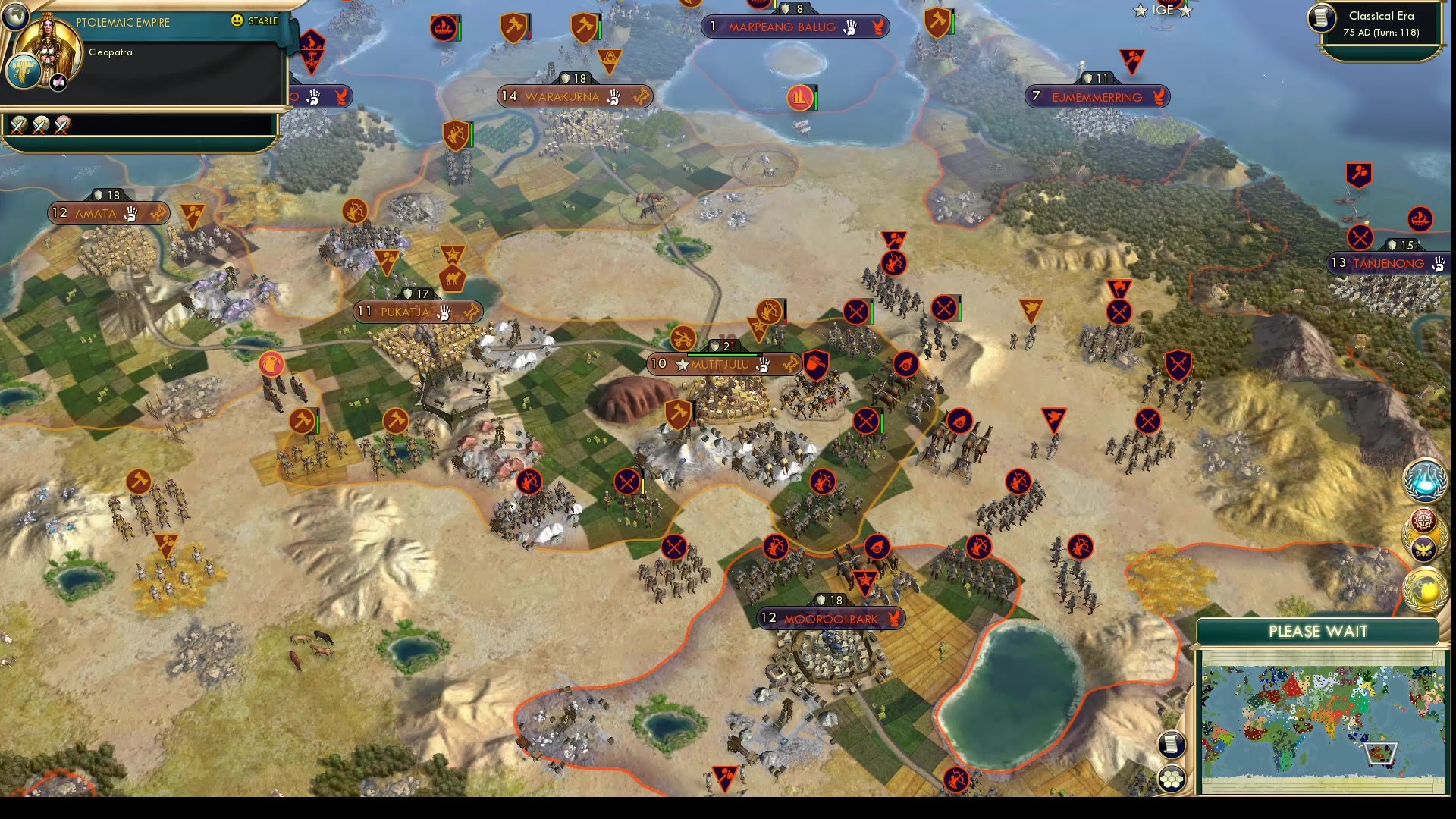Viewport: 1456px width, 819px height.
Task: Click the Ptolemaic civilization emblem
Action: click(x=25, y=68)
